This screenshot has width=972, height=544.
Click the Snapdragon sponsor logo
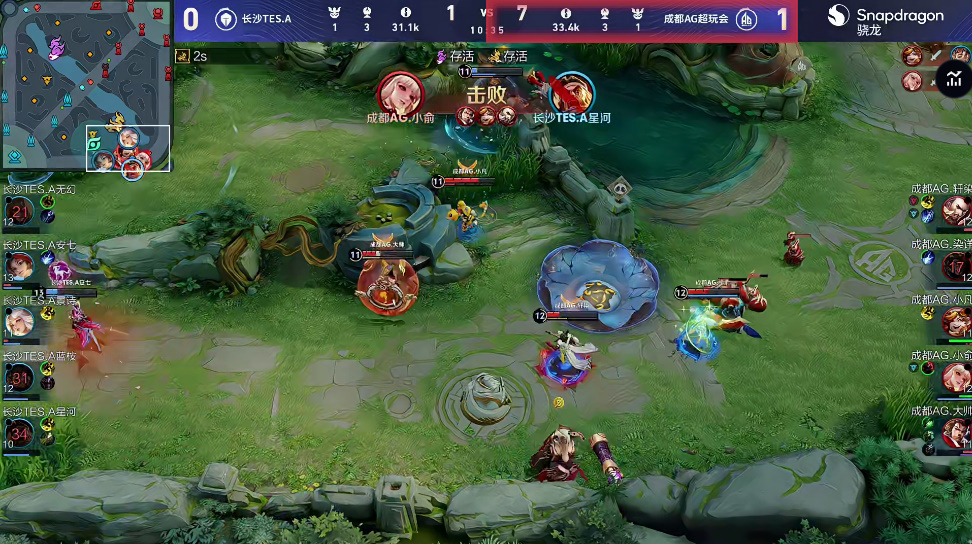886,20
